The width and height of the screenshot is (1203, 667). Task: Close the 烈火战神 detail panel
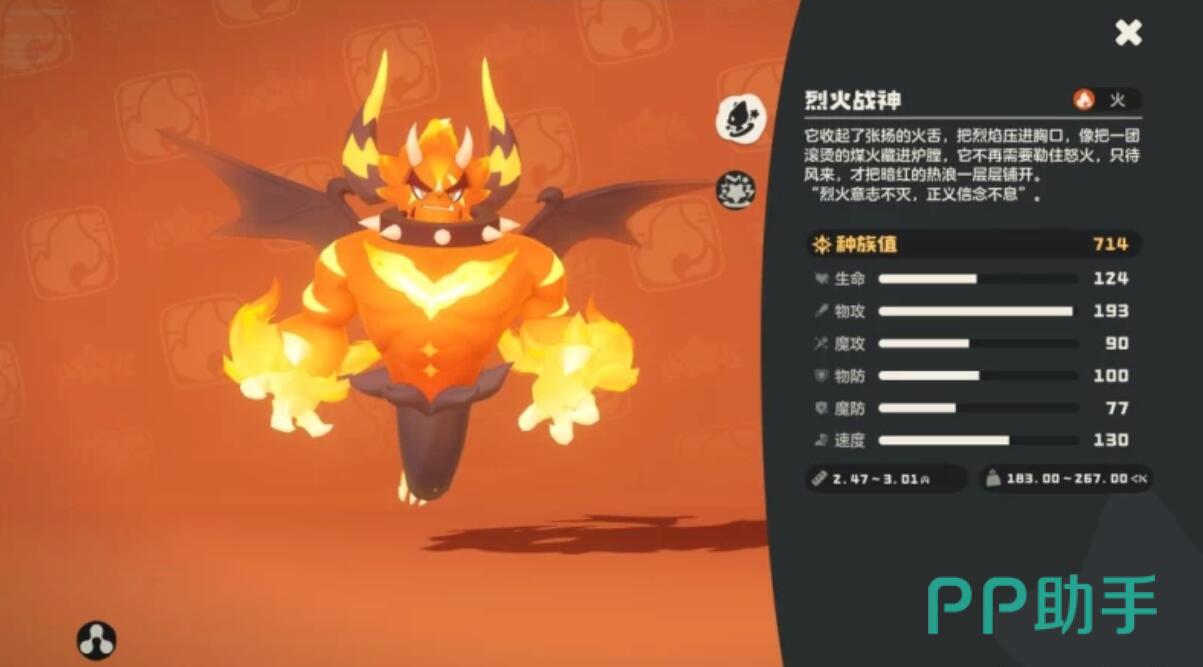coord(1128,33)
